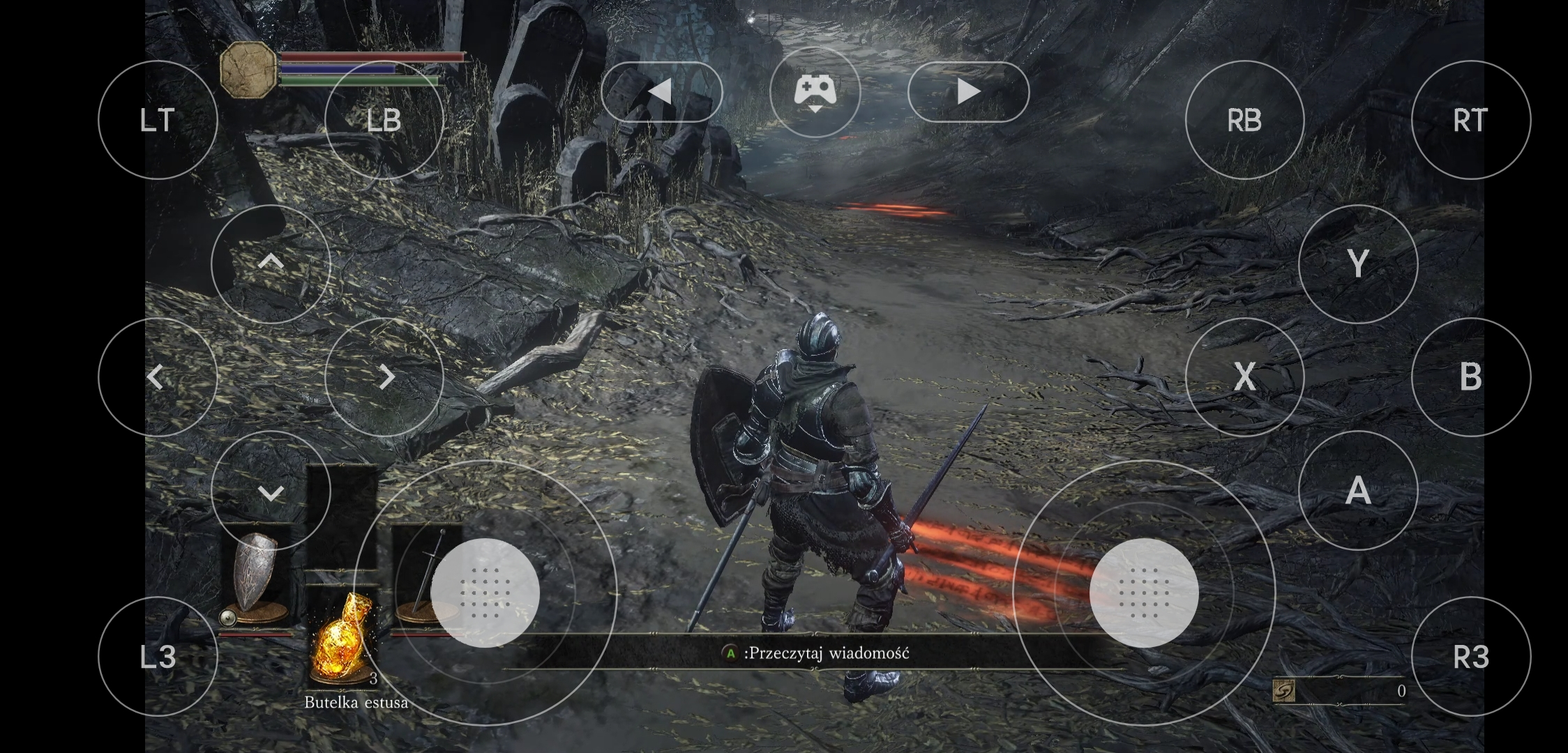The width and height of the screenshot is (1568, 753).
Task: Tap the left-pointing triangle button
Action: [x=661, y=91]
